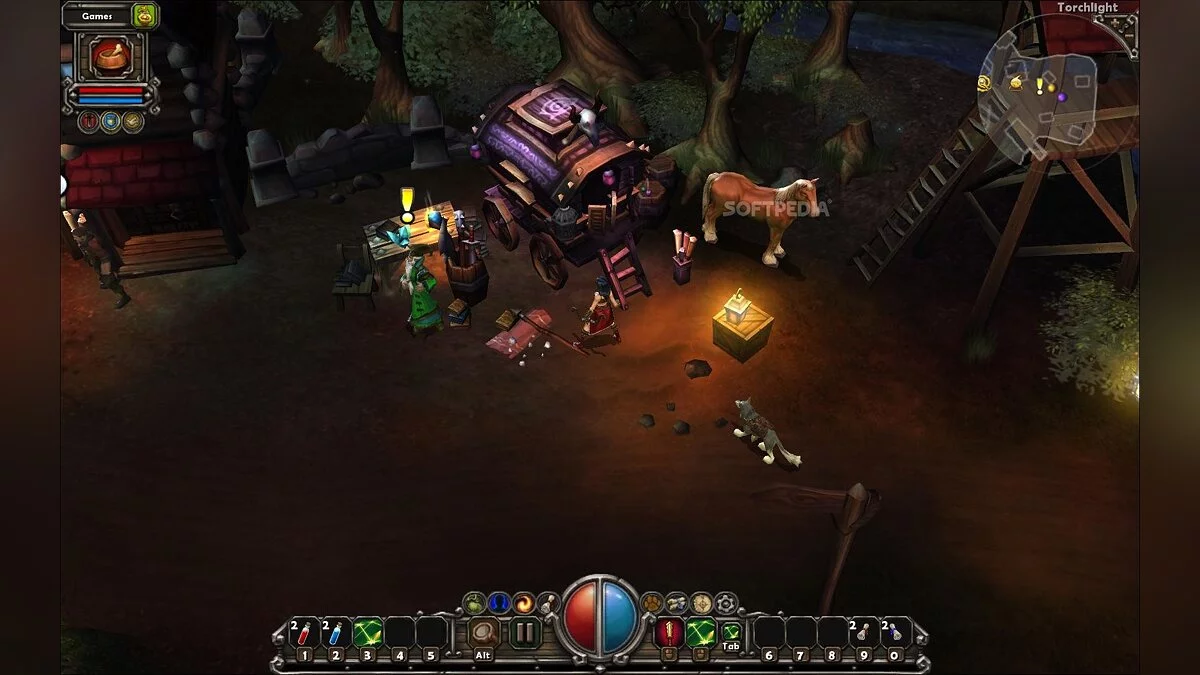Click the yellow exclamation quest marker on minimap
The image size is (1200, 675).
click(1039, 87)
